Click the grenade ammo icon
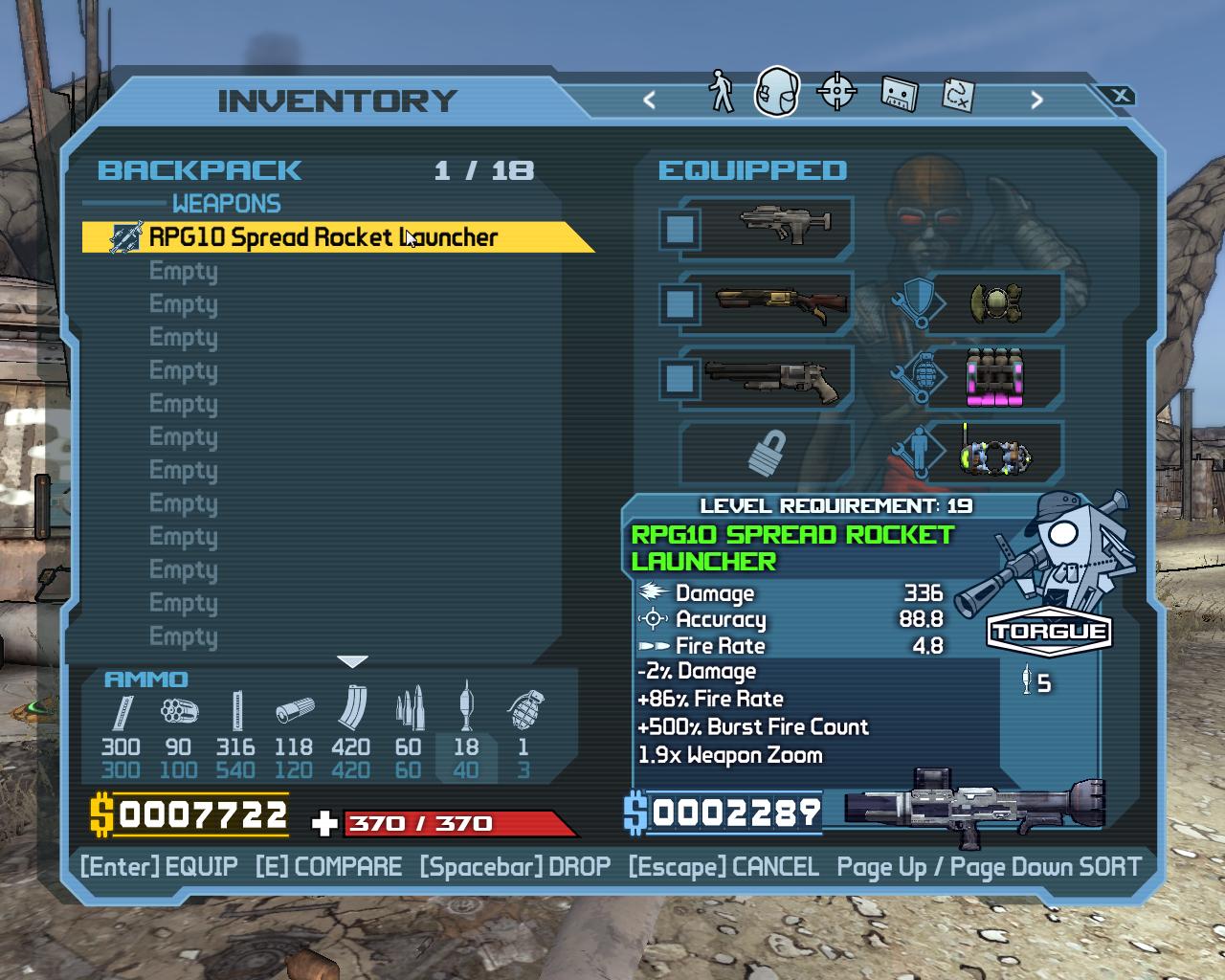The width and height of the screenshot is (1225, 980). [x=524, y=710]
